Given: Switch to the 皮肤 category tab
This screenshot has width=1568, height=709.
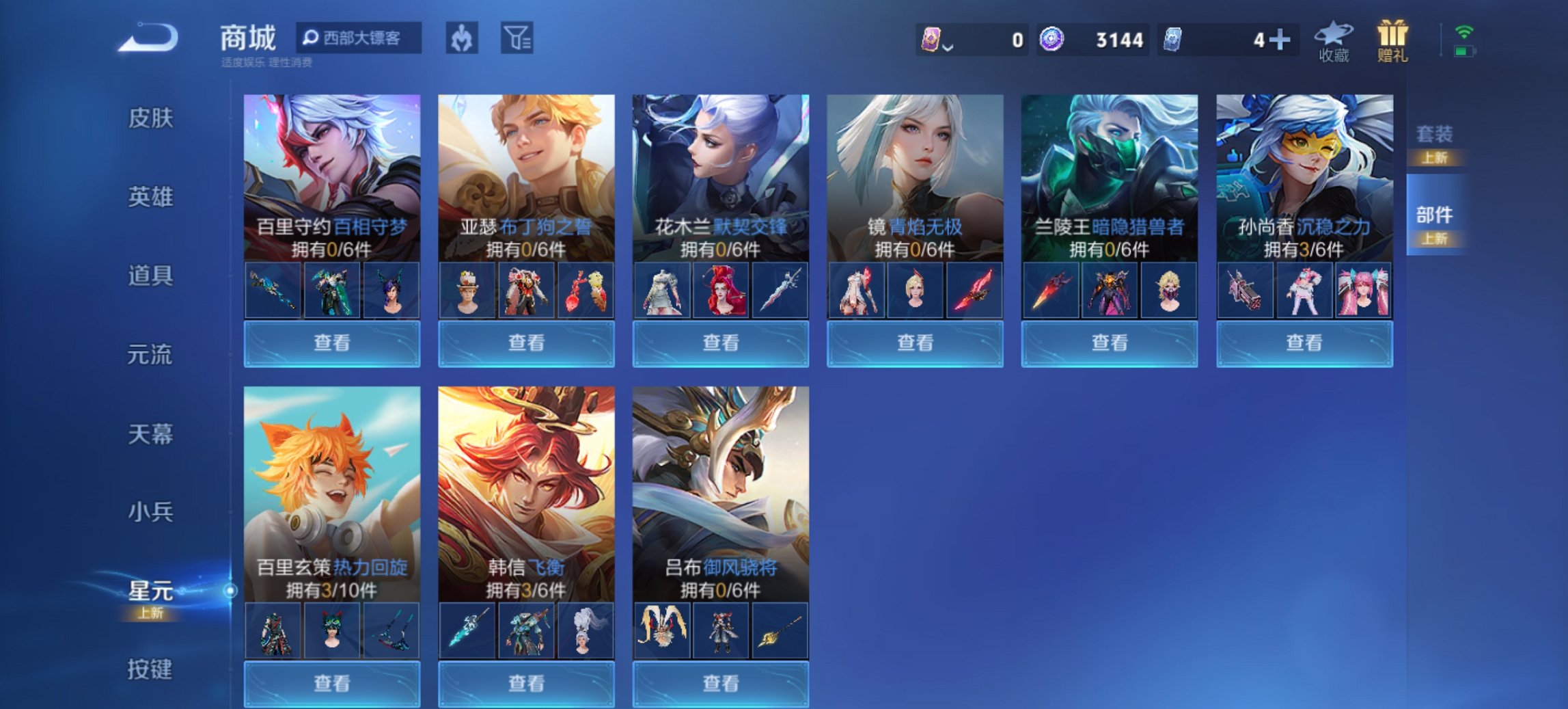Looking at the screenshot, I should click(149, 120).
